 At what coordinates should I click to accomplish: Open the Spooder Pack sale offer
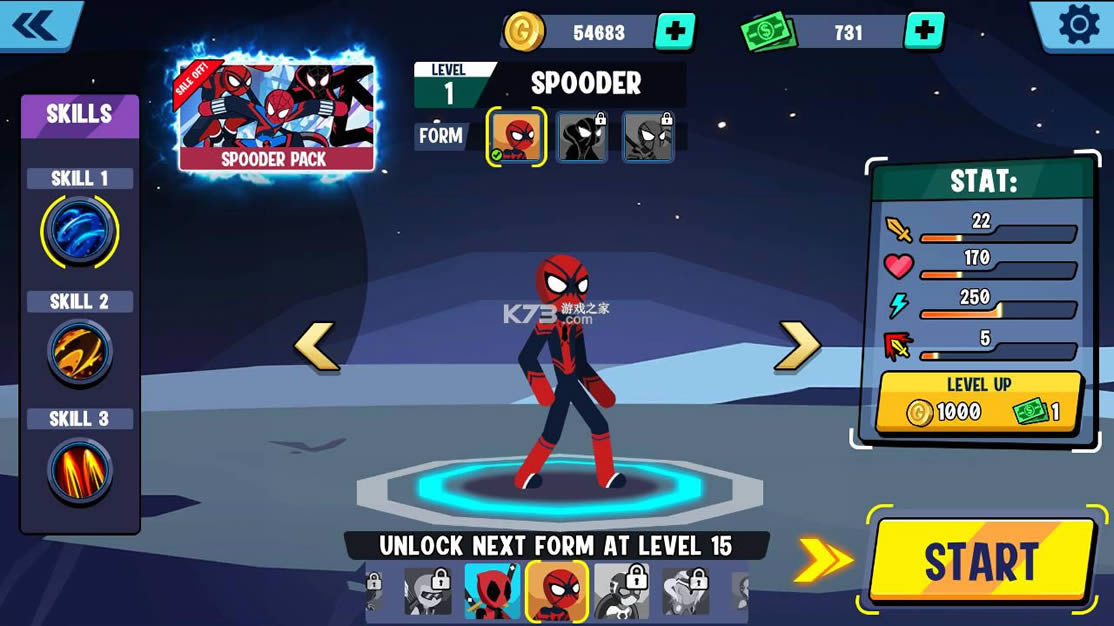(275, 115)
